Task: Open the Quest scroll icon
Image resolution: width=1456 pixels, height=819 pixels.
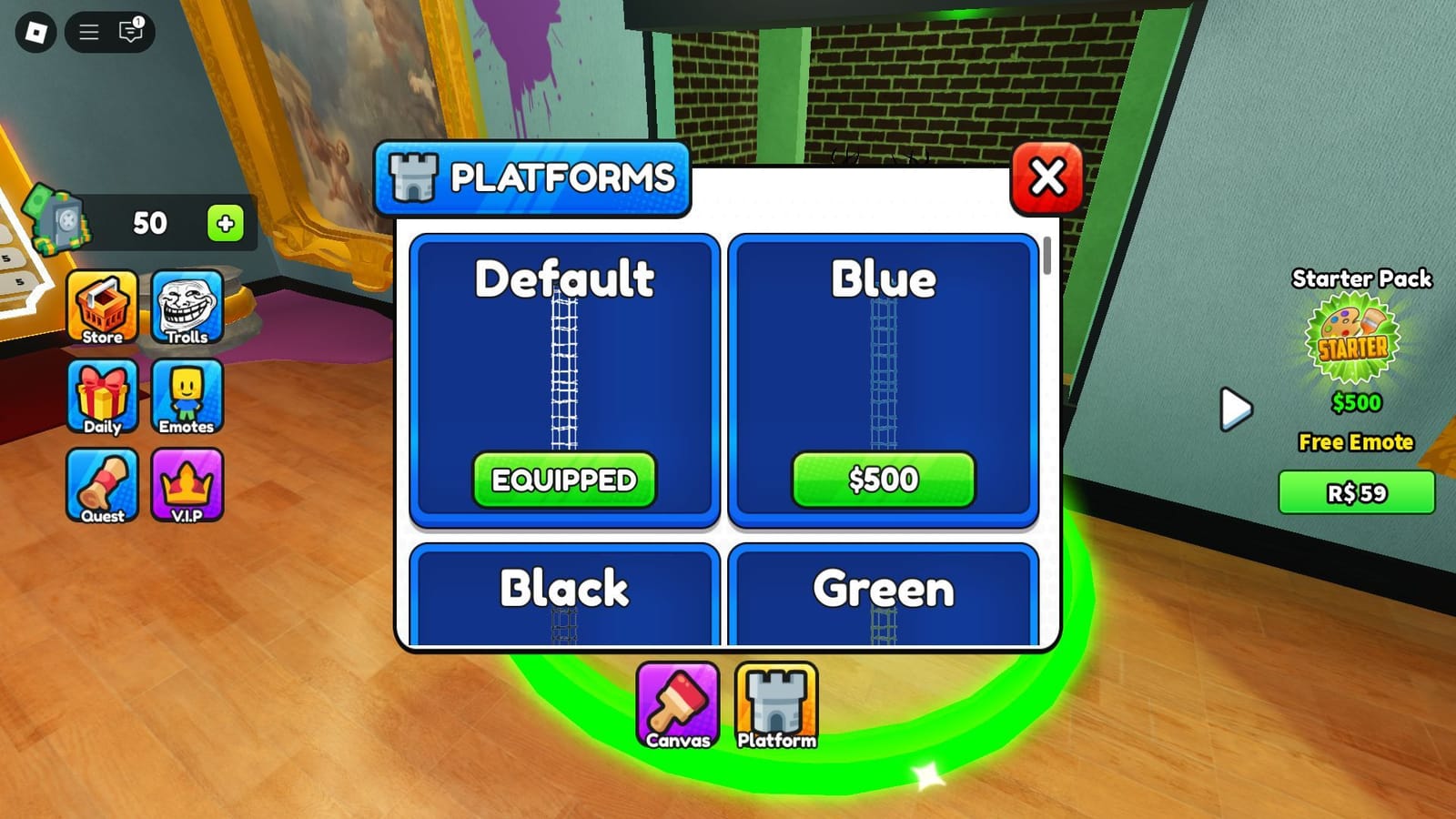Action: (102, 483)
